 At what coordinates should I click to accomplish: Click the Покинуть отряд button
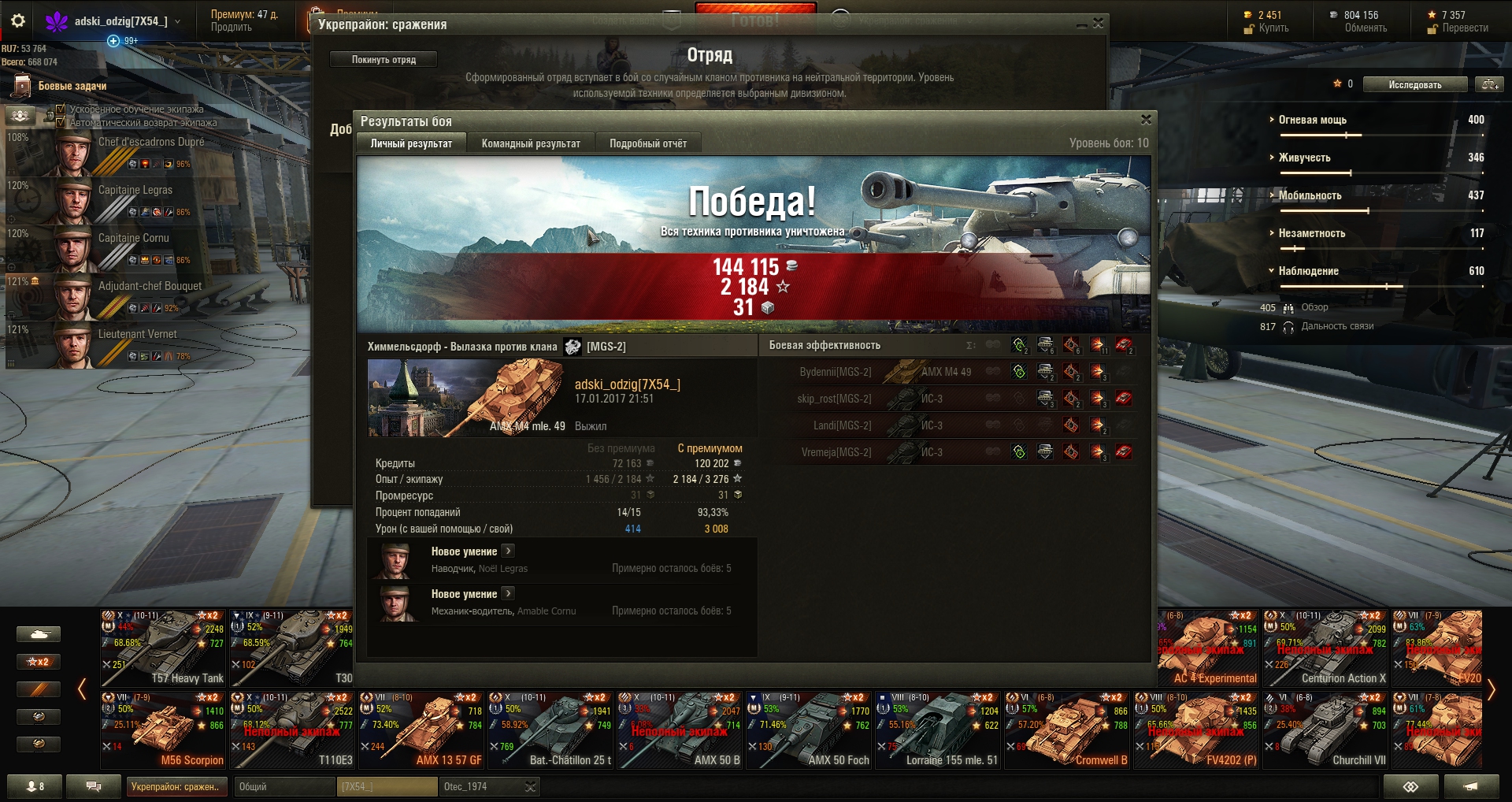(x=384, y=60)
